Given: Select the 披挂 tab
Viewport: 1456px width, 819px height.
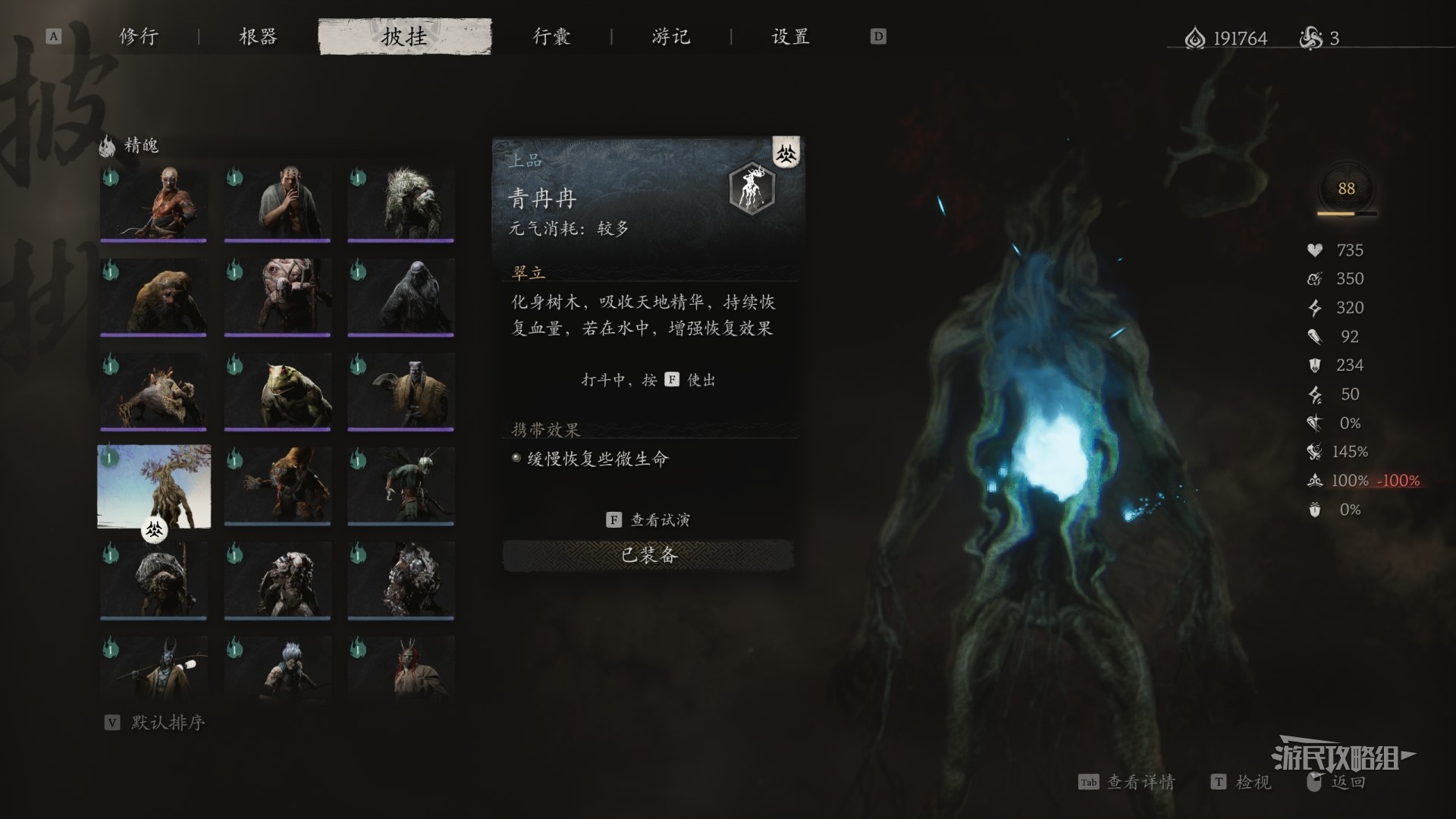Looking at the screenshot, I should click(x=405, y=36).
